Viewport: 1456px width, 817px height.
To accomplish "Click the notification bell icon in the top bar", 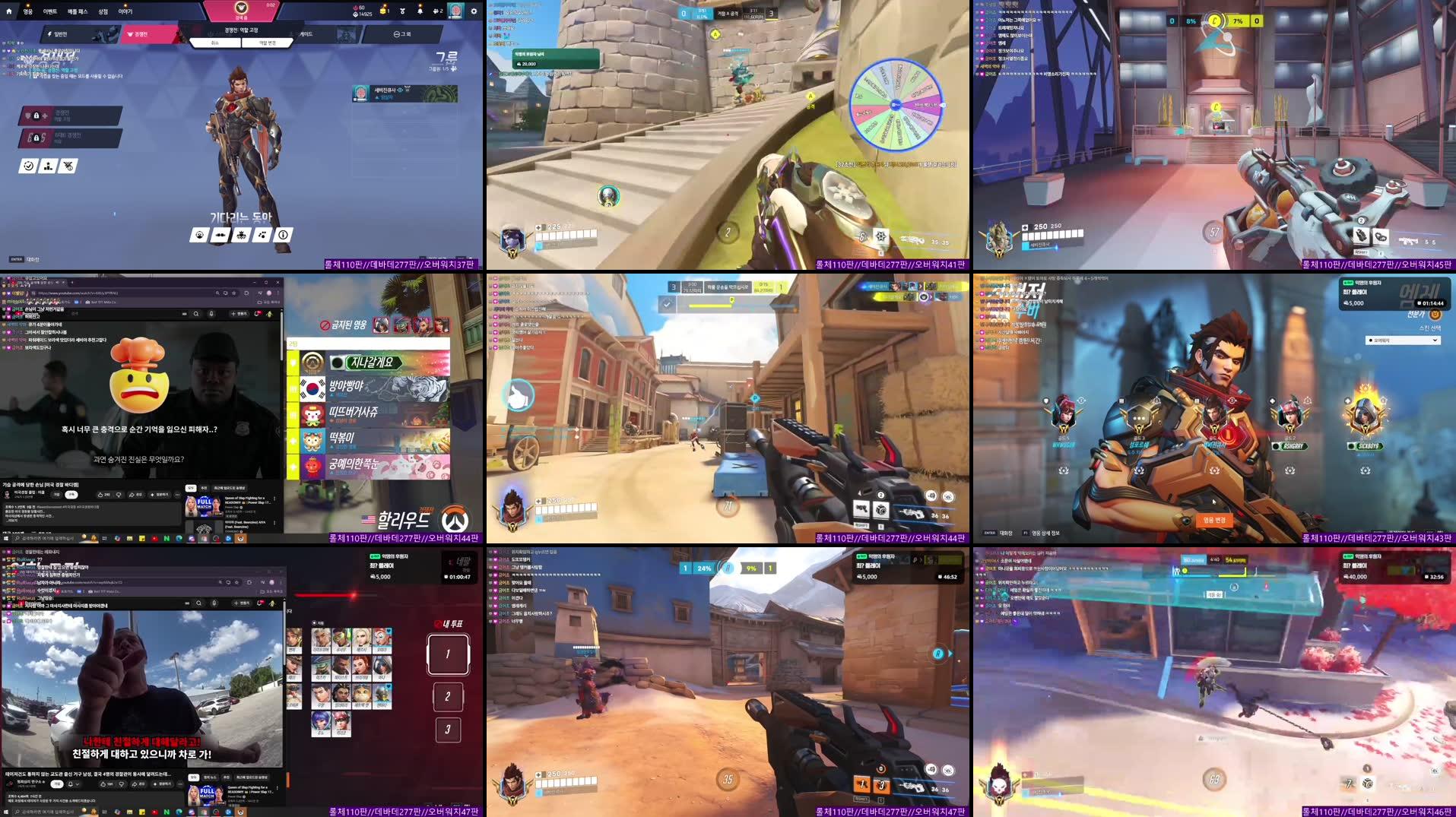I will point(420,11).
